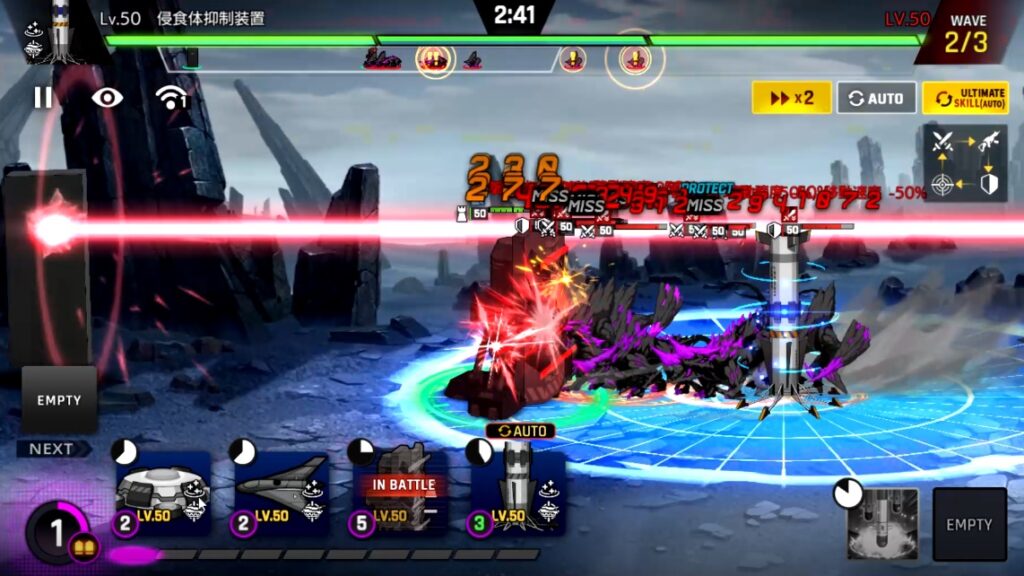This screenshot has height=576, width=1024.
Task: Select the EMPTY slot above NEXT
Action: pyautogui.click(x=59, y=400)
